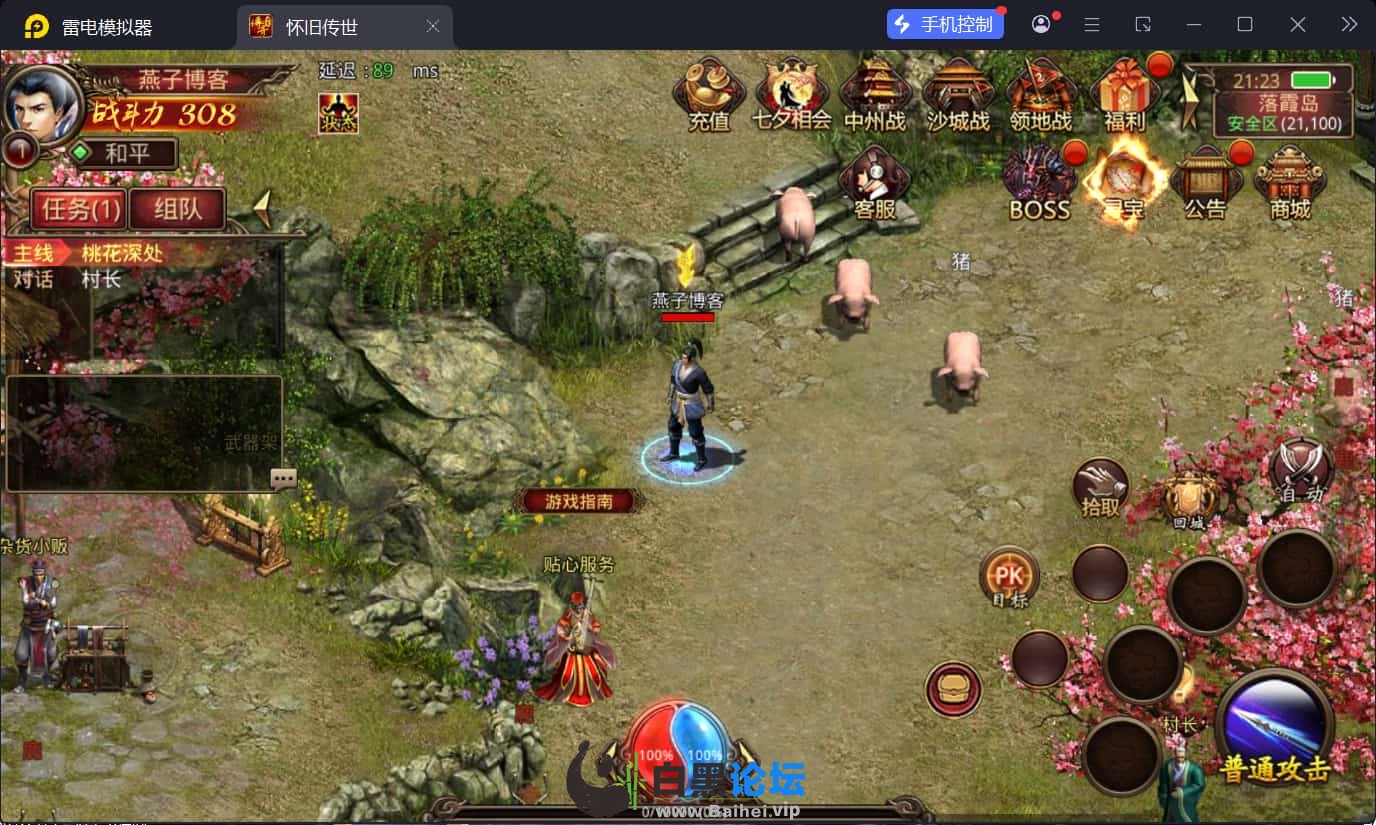Open the 中州战 battle event

pyautogui.click(x=874, y=95)
